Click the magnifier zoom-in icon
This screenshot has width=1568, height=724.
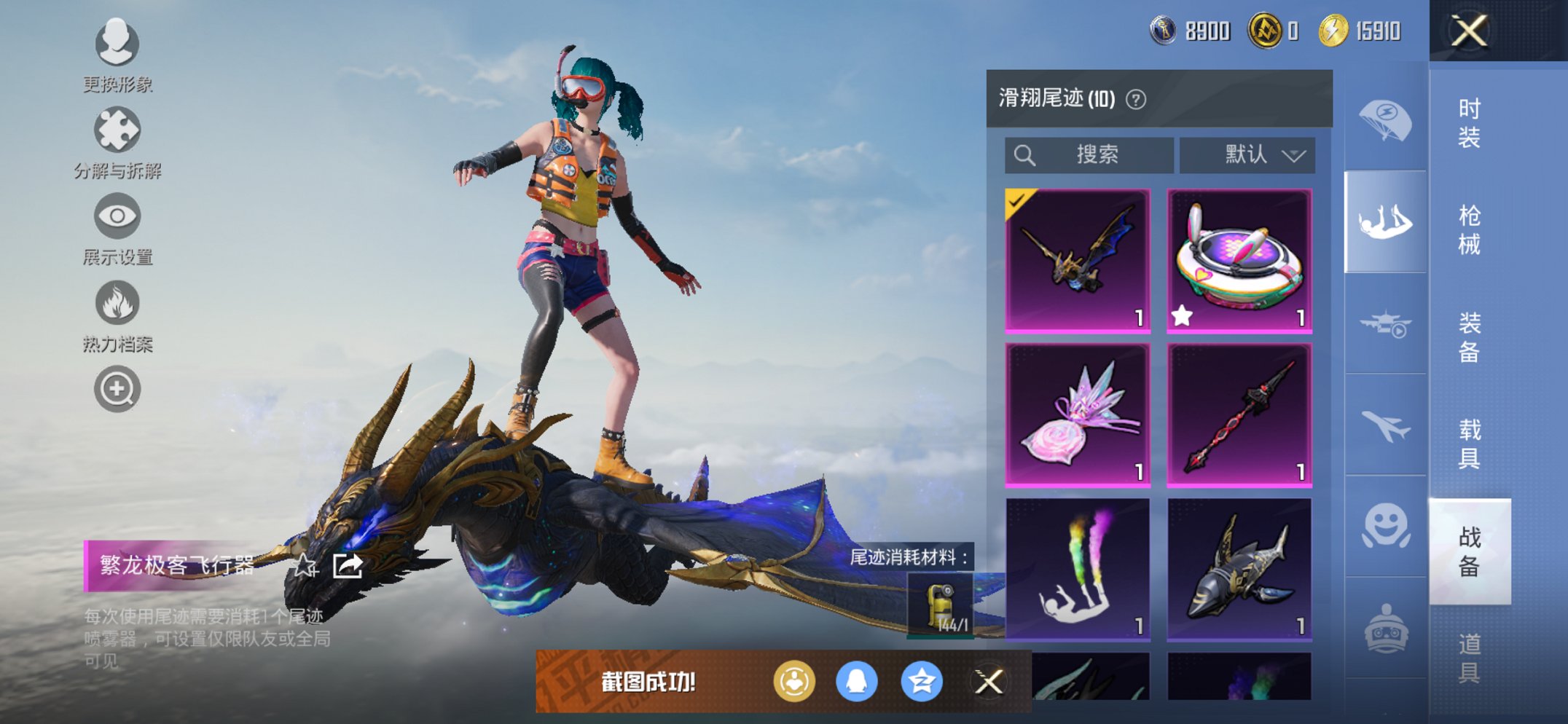click(x=117, y=388)
